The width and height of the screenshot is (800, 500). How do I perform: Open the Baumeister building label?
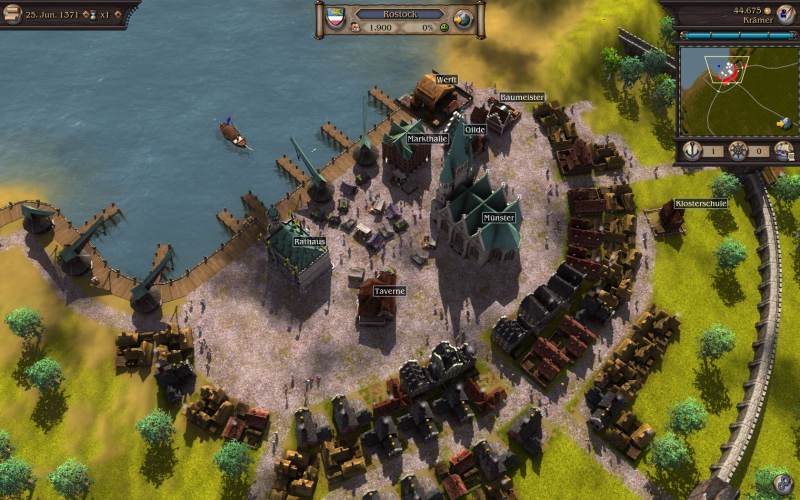(x=521, y=97)
